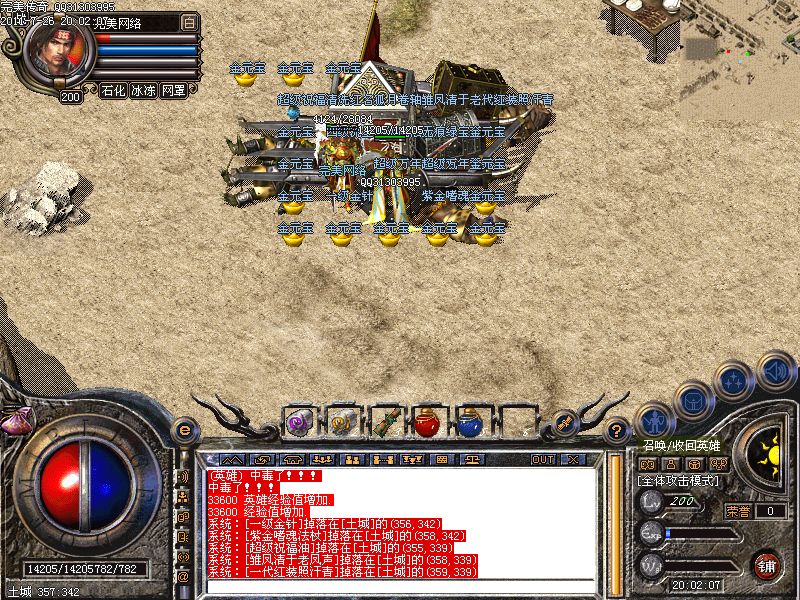Open the round 'e' button
The image size is (800, 600).
point(183,429)
